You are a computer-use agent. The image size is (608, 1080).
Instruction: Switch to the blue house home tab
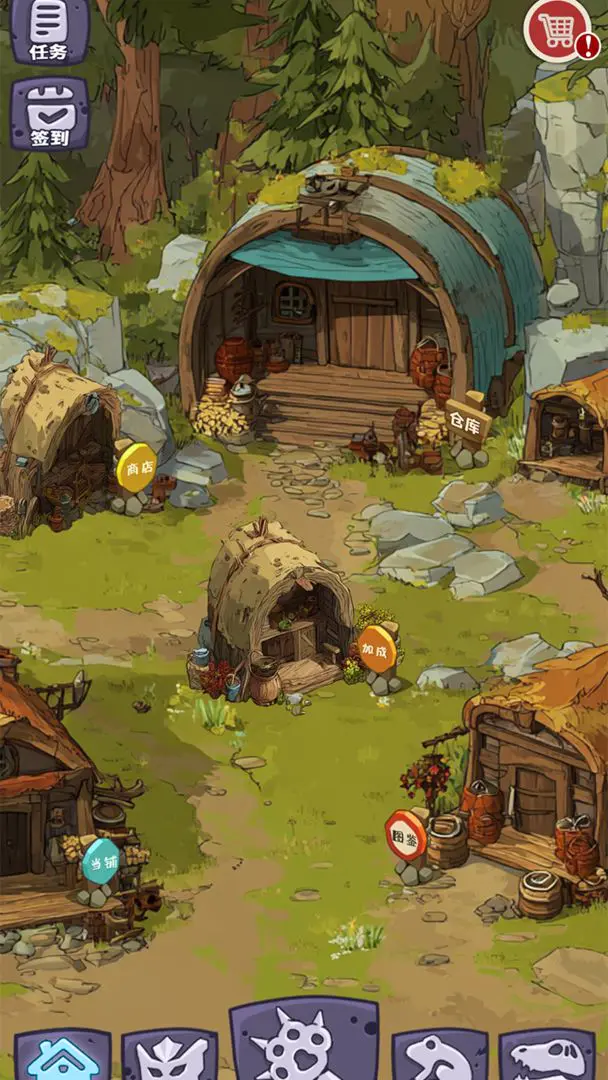[x=62, y=1055]
